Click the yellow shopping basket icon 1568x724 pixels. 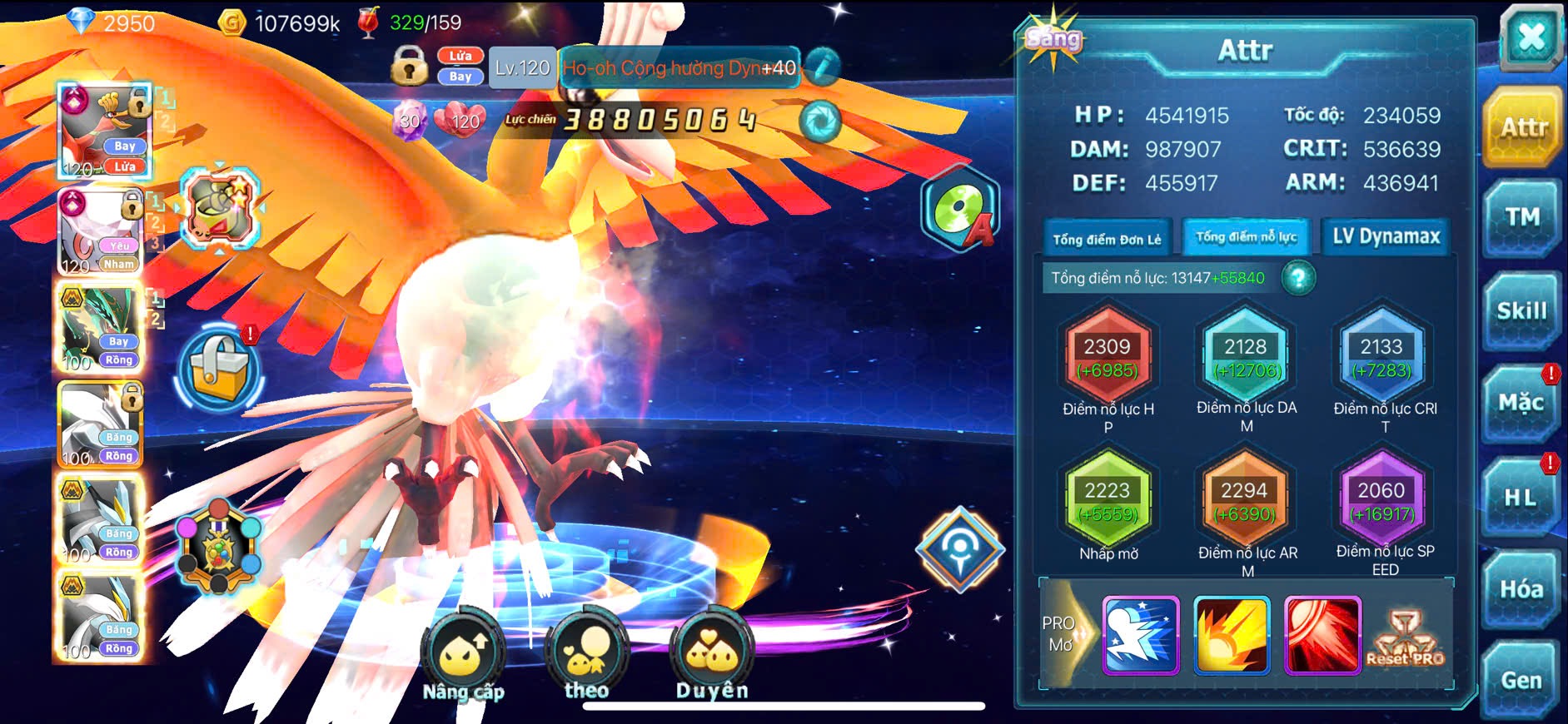coord(219,369)
